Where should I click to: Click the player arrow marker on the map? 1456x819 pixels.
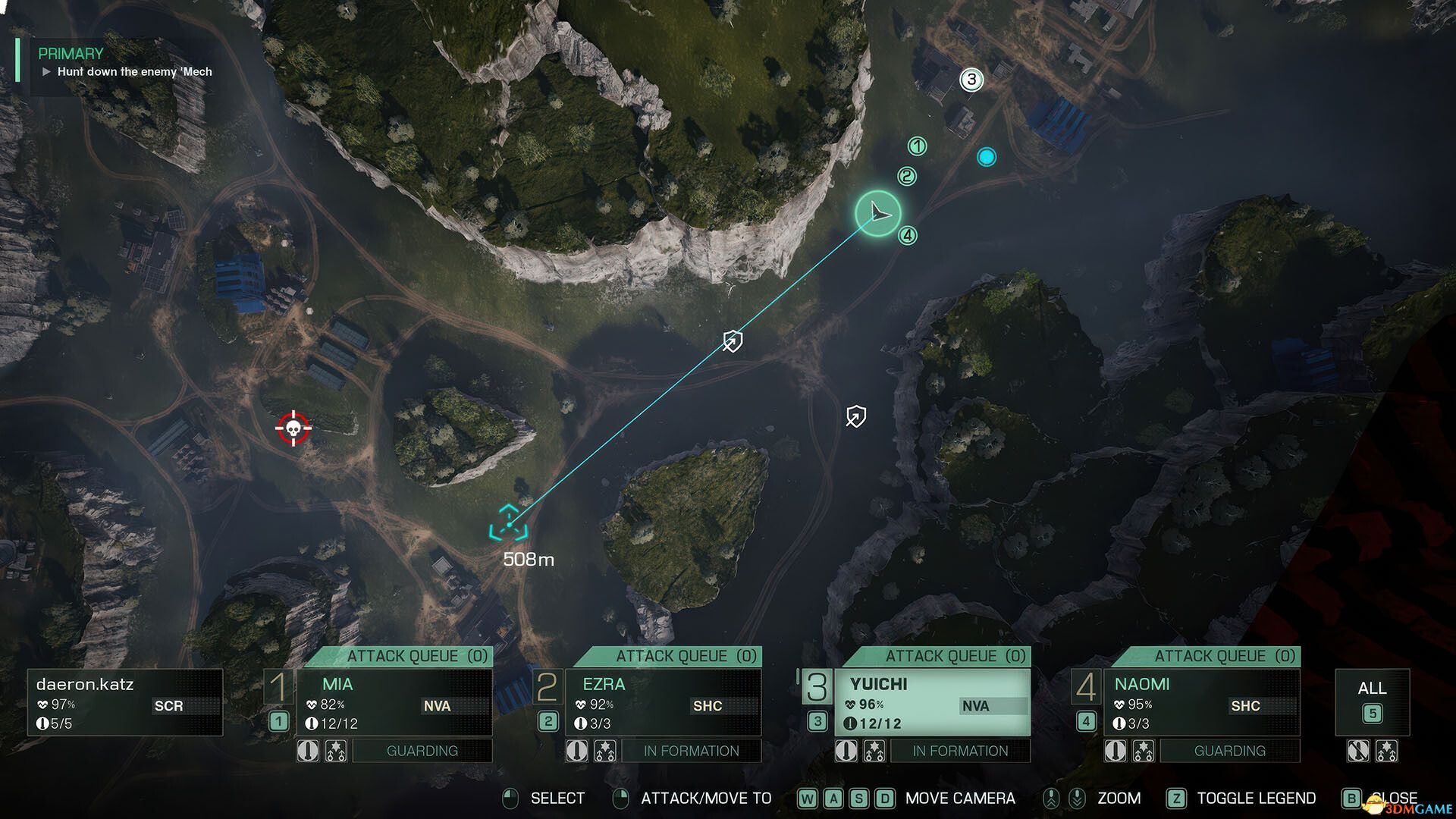878,213
